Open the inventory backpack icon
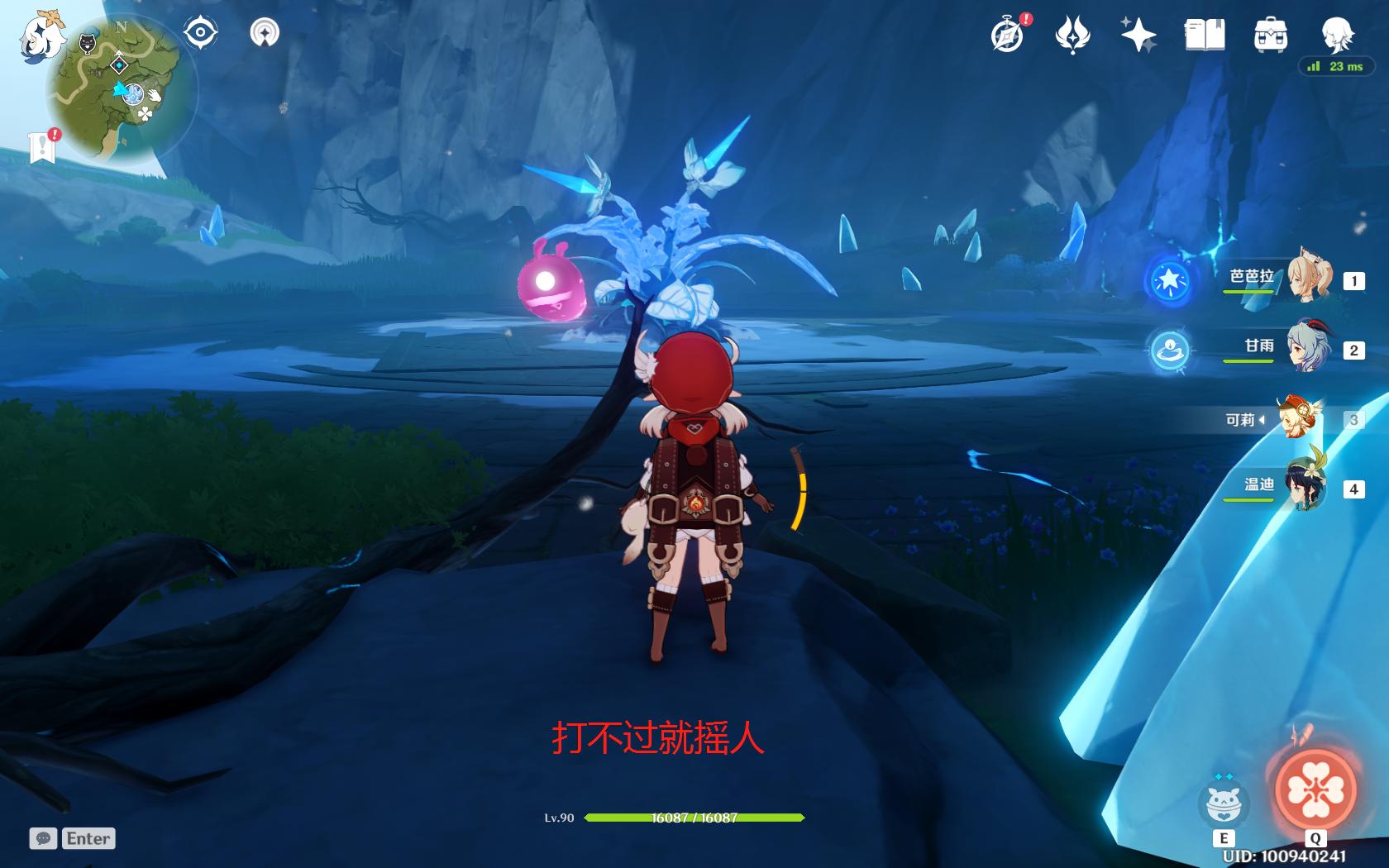 pyautogui.click(x=1271, y=35)
